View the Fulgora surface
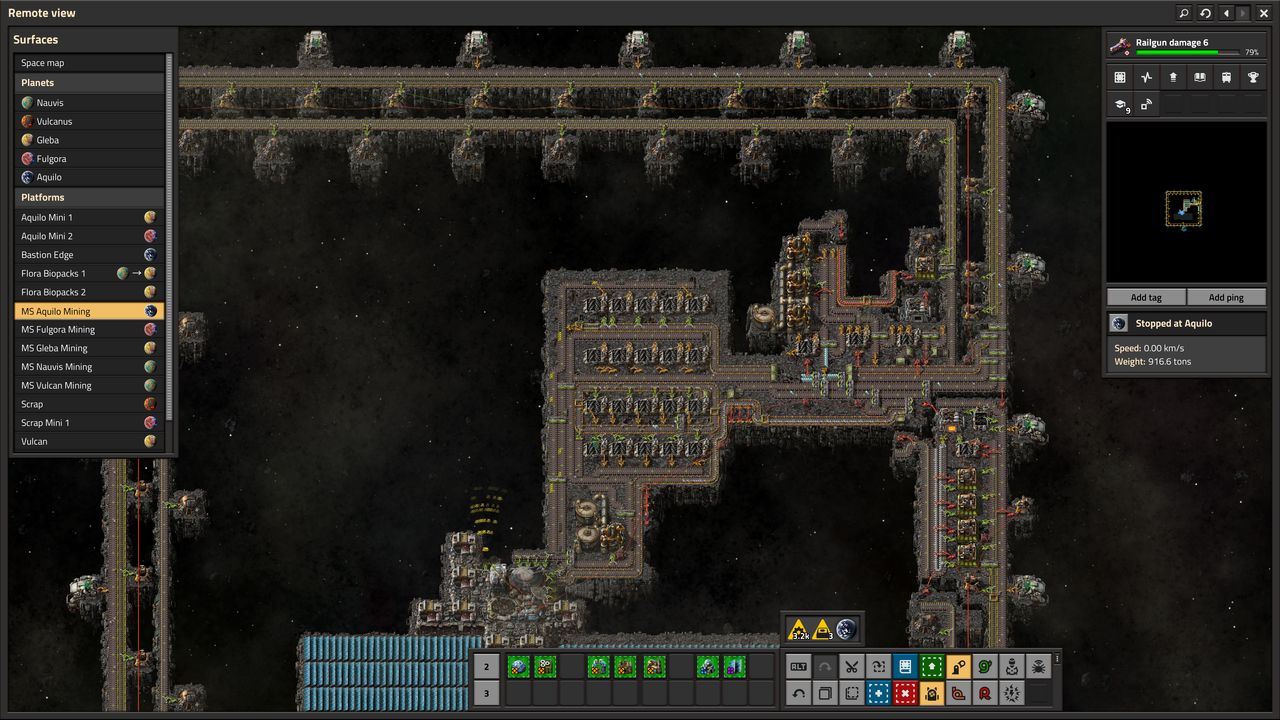1280x720 pixels. pyautogui.click(x=90, y=159)
